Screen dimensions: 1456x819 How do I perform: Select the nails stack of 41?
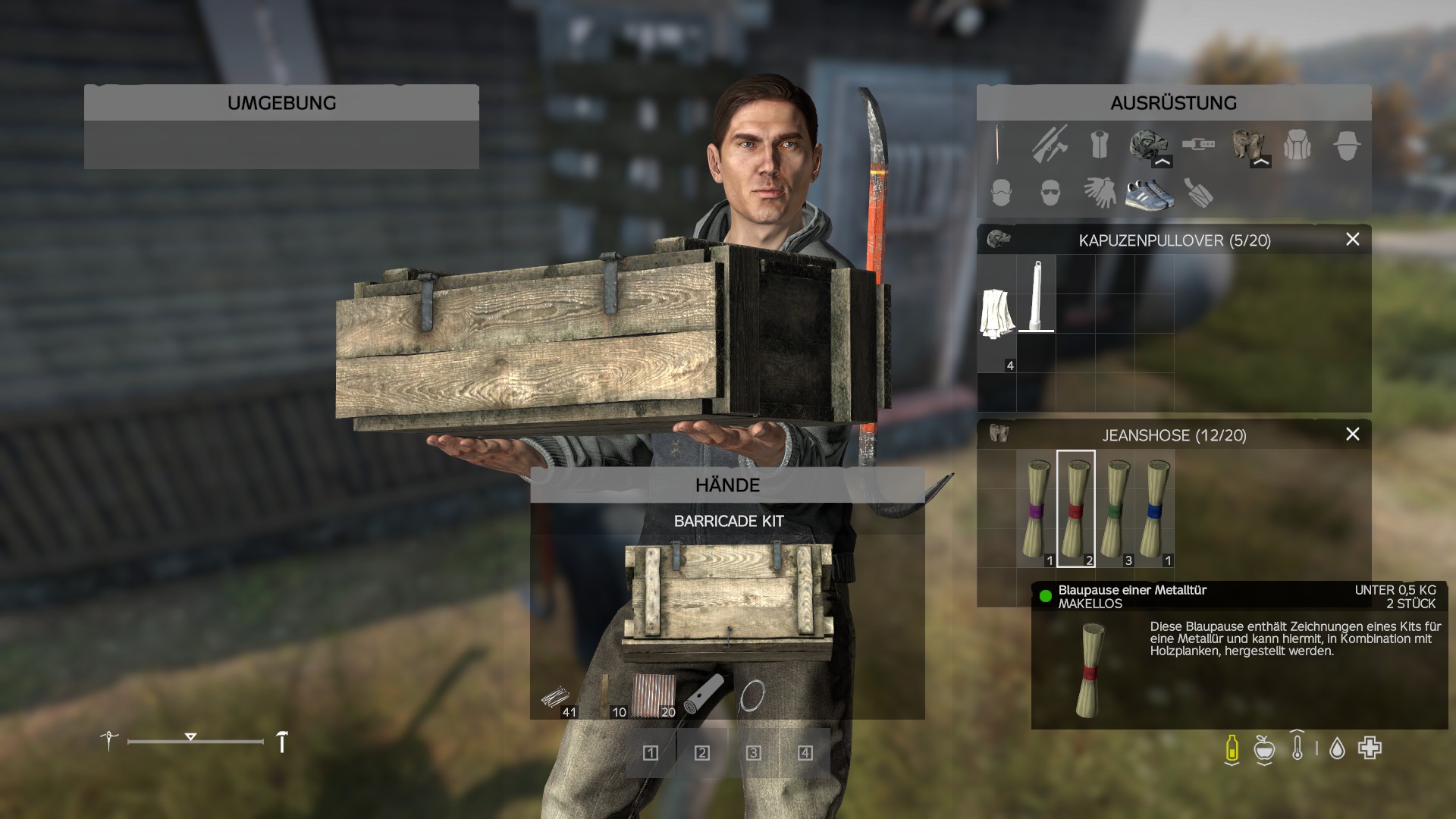pyautogui.click(x=555, y=698)
